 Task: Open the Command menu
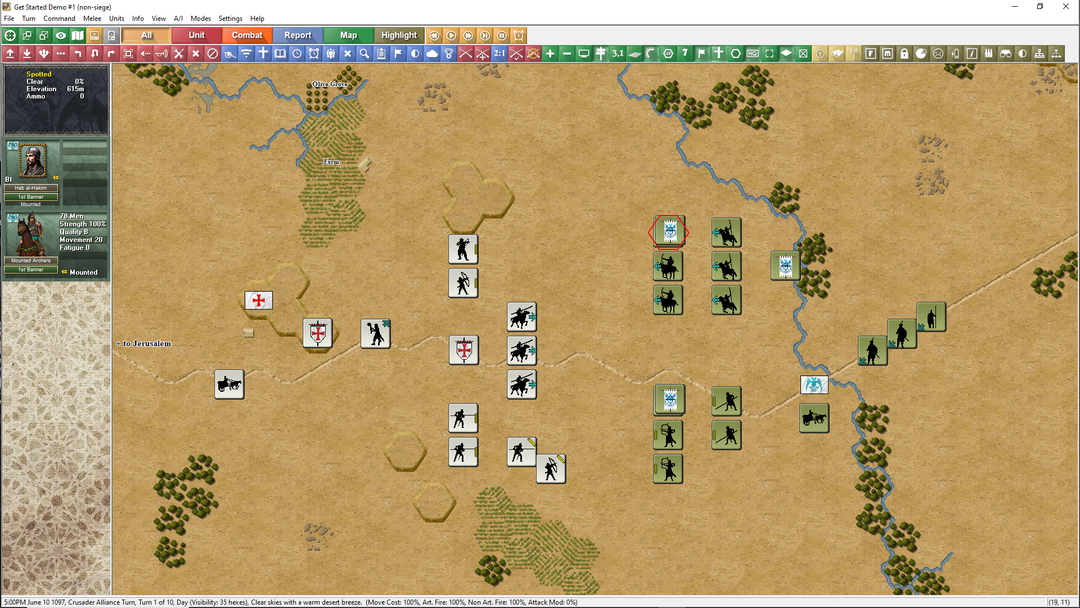coord(59,18)
